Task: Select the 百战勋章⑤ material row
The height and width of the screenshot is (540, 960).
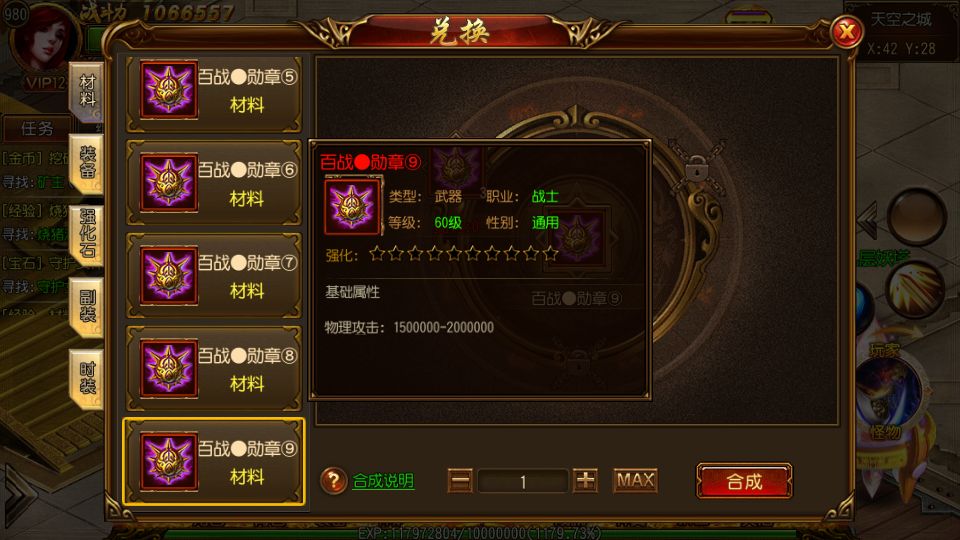Action: tap(212, 92)
